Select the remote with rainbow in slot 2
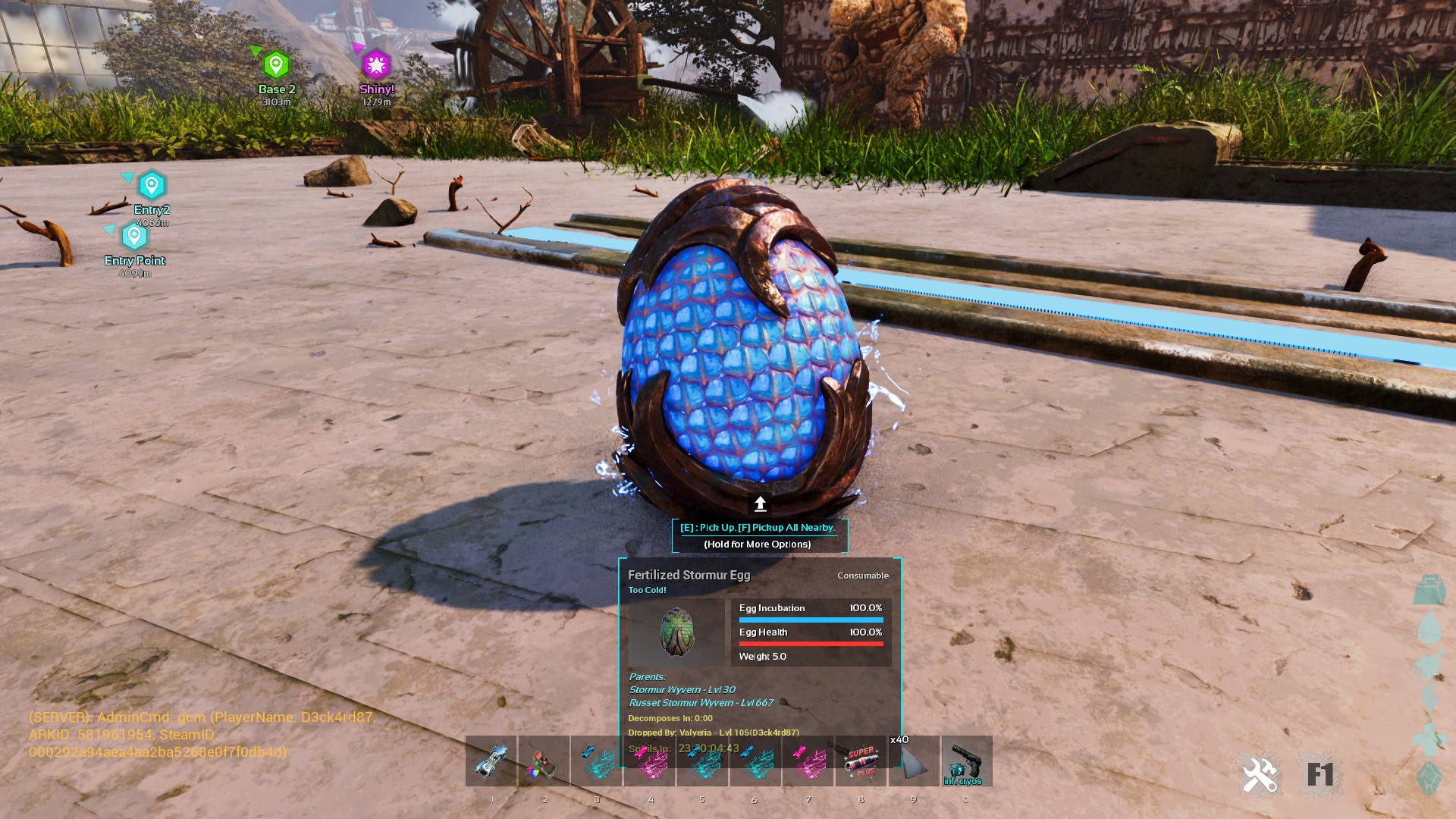Viewport: 1456px width, 819px height. [544, 761]
